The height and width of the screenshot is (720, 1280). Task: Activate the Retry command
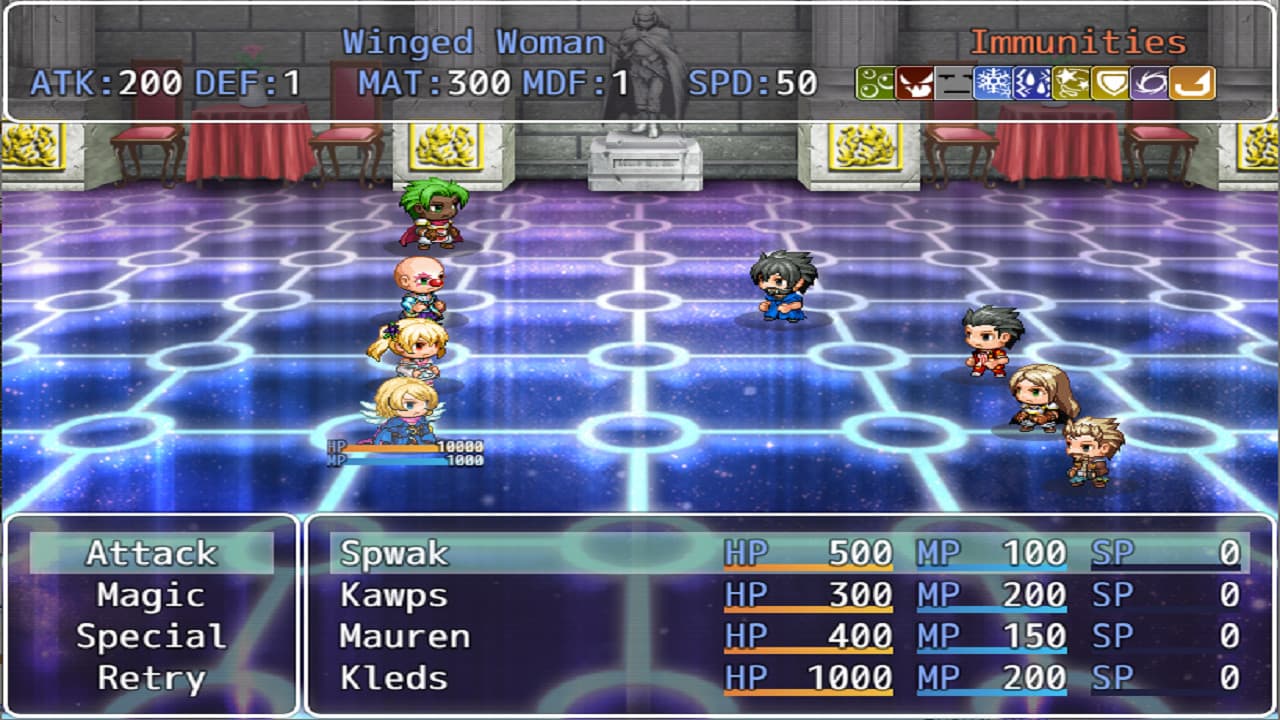pyautogui.click(x=150, y=678)
